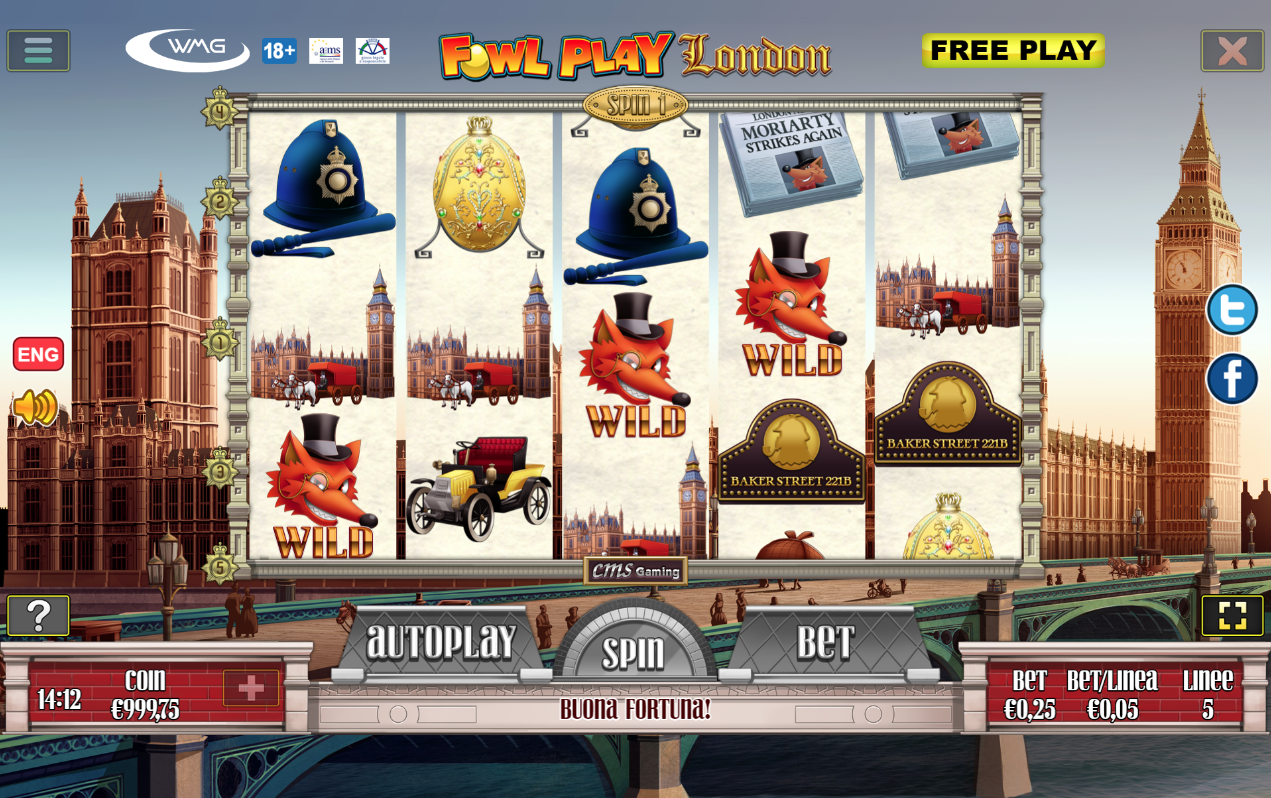
Task: Toggle fullscreen mode
Action: [1232, 616]
